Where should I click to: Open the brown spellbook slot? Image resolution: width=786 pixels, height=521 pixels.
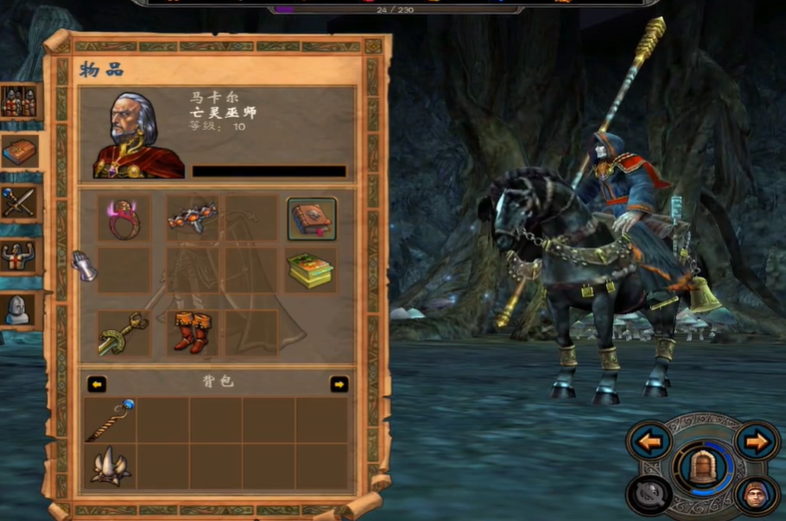(x=312, y=218)
